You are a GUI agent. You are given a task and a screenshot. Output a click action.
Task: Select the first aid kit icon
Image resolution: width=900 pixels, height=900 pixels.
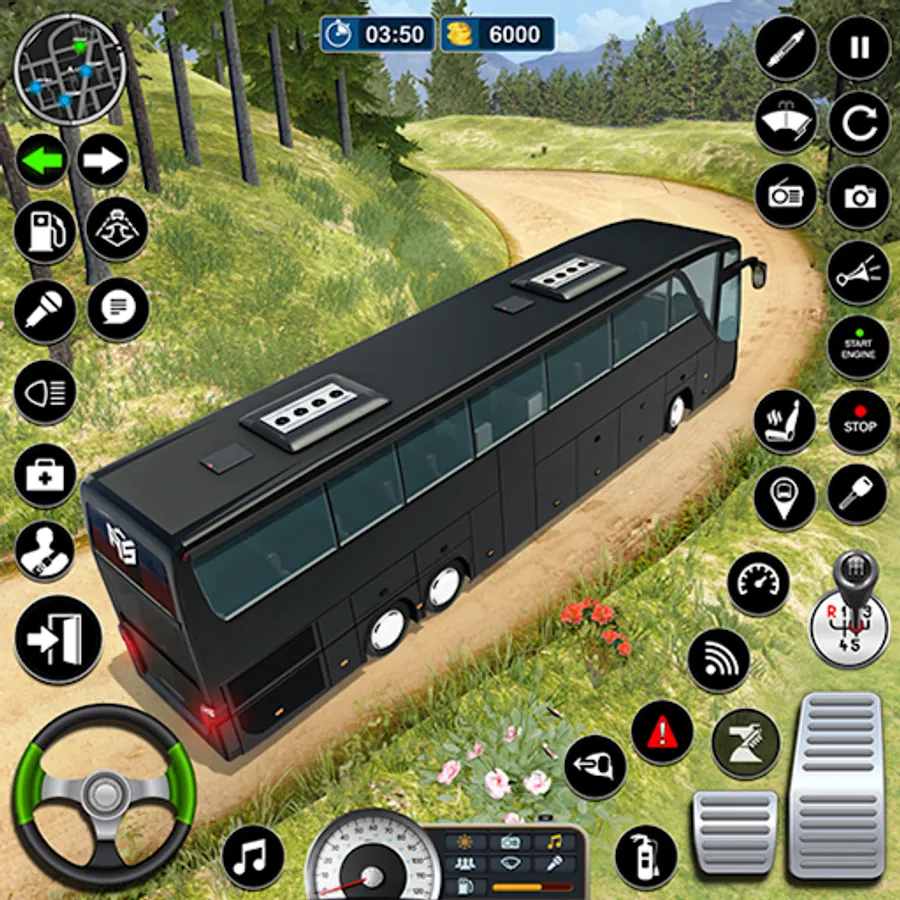[x=44, y=475]
